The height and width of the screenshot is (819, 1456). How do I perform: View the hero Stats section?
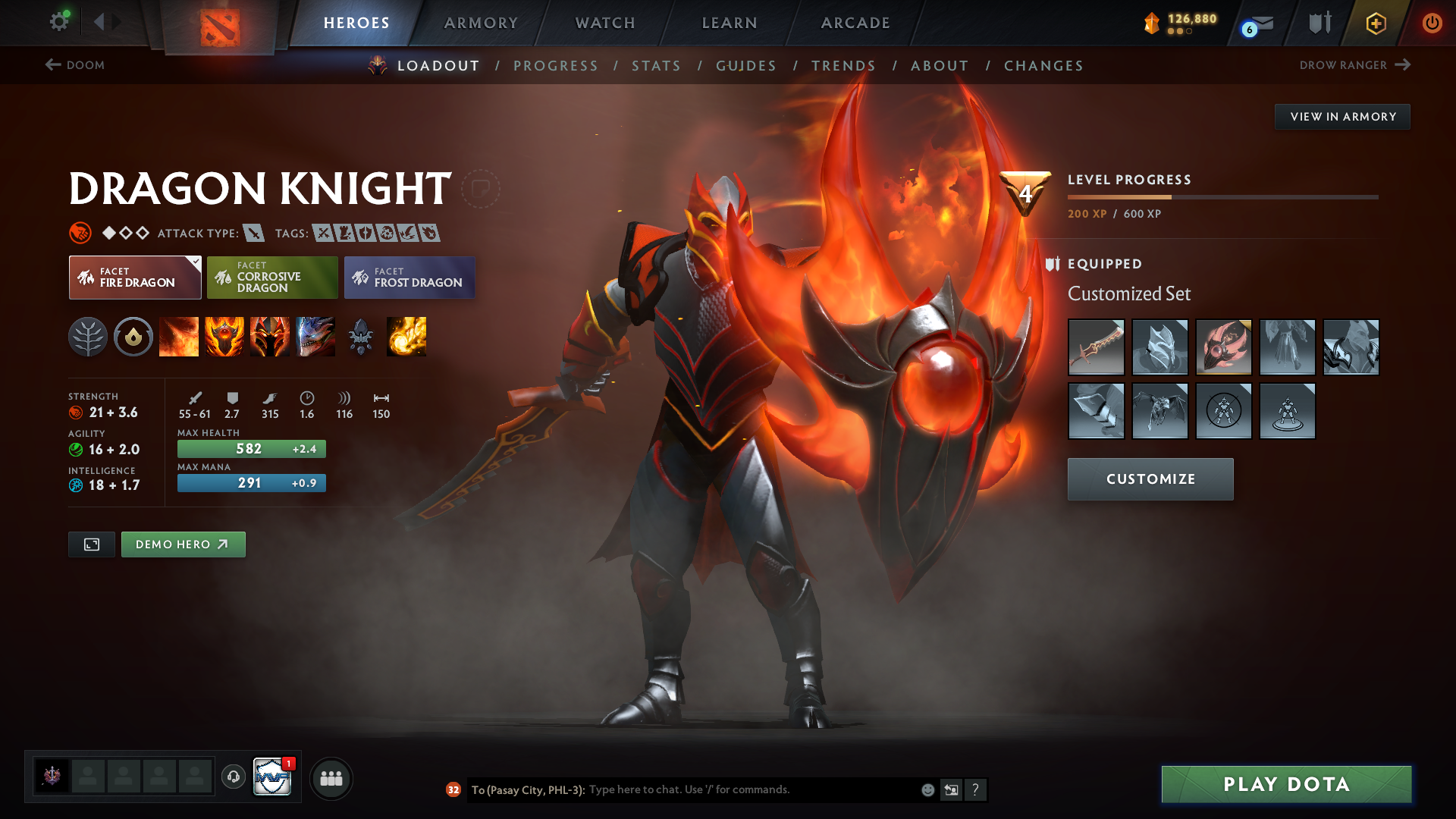click(656, 66)
